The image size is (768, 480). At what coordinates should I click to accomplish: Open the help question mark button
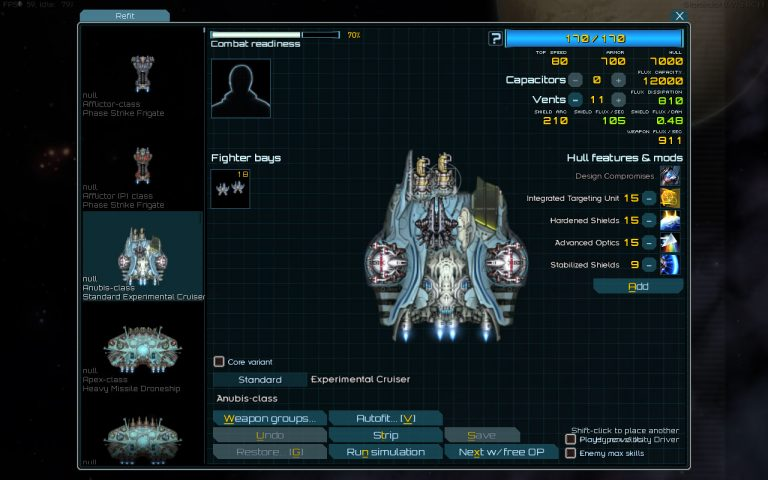click(x=495, y=39)
